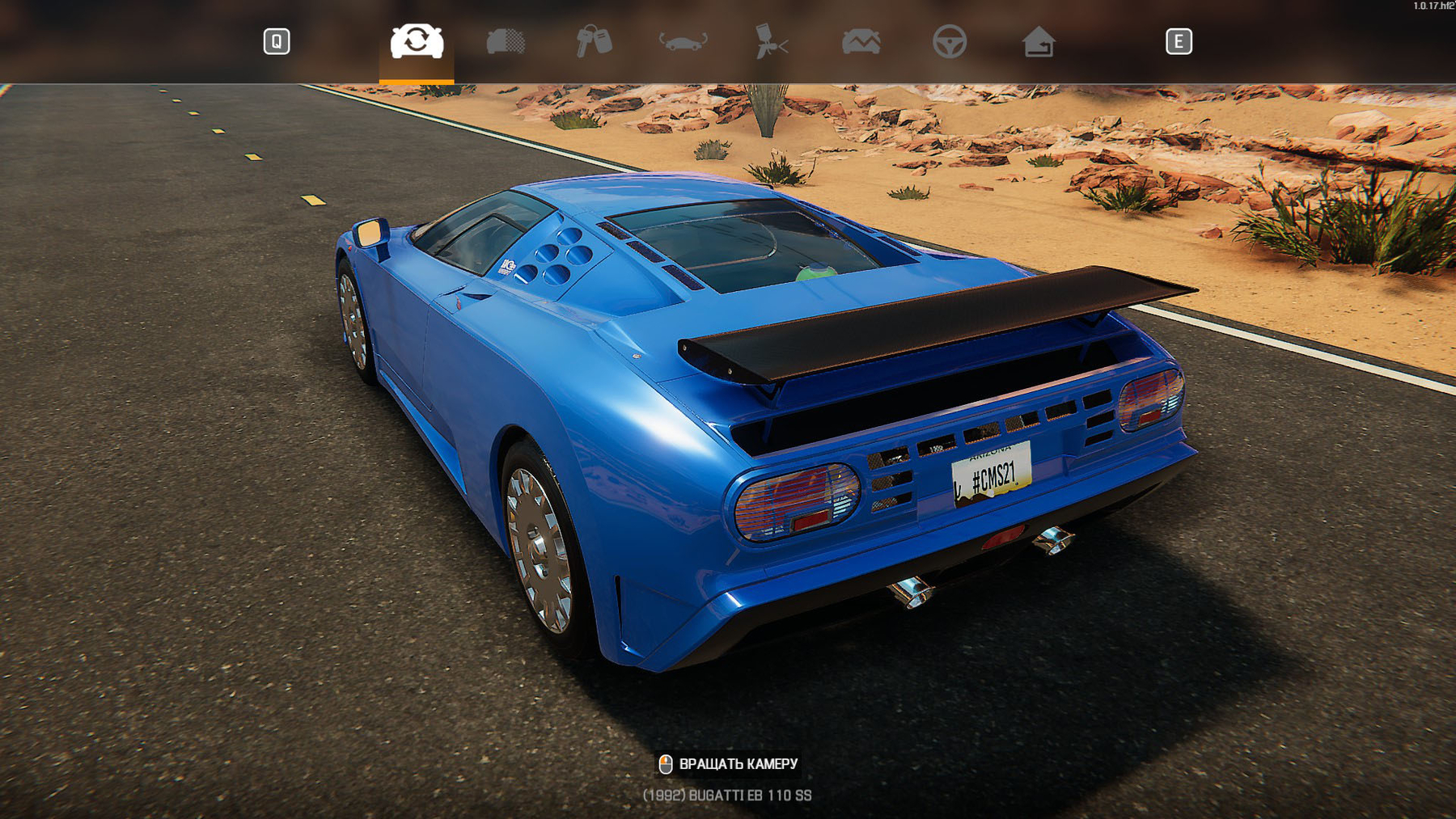Image resolution: width=1456 pixels, height=819 pixels.
Task: Switch to the car landscape photo tab
Action: (x=861, y=41)
